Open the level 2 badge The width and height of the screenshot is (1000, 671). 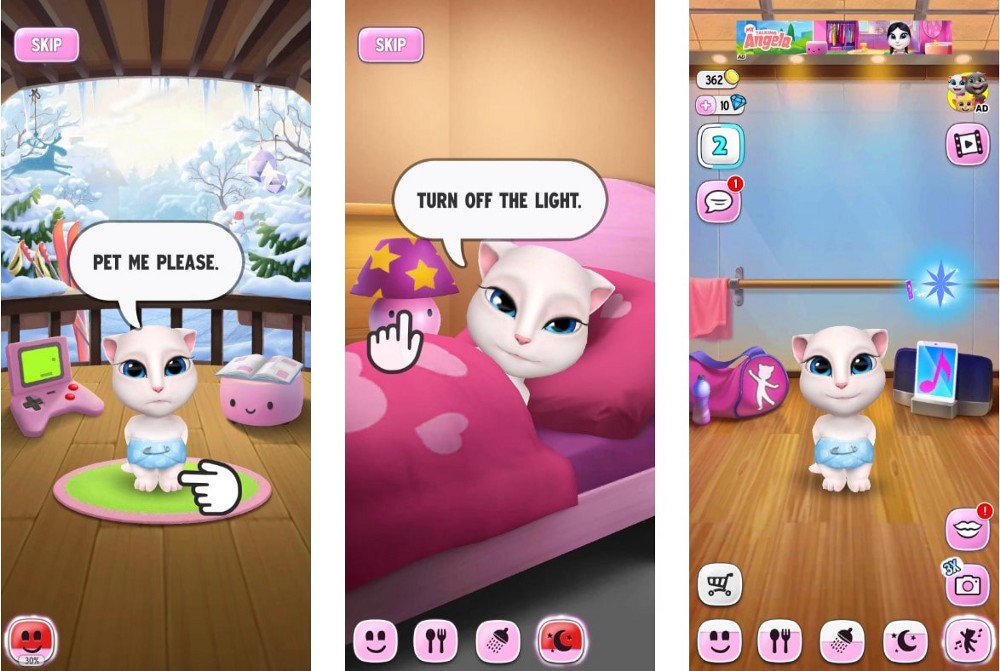coord(720,146)
